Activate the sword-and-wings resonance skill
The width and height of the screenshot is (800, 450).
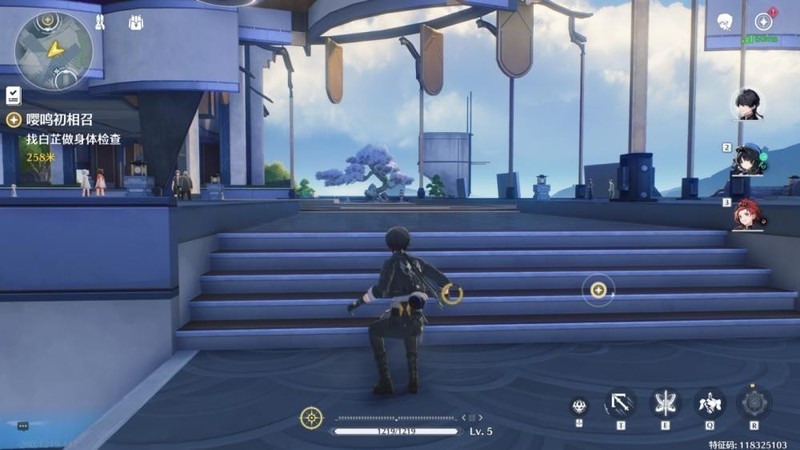(664, 402)
